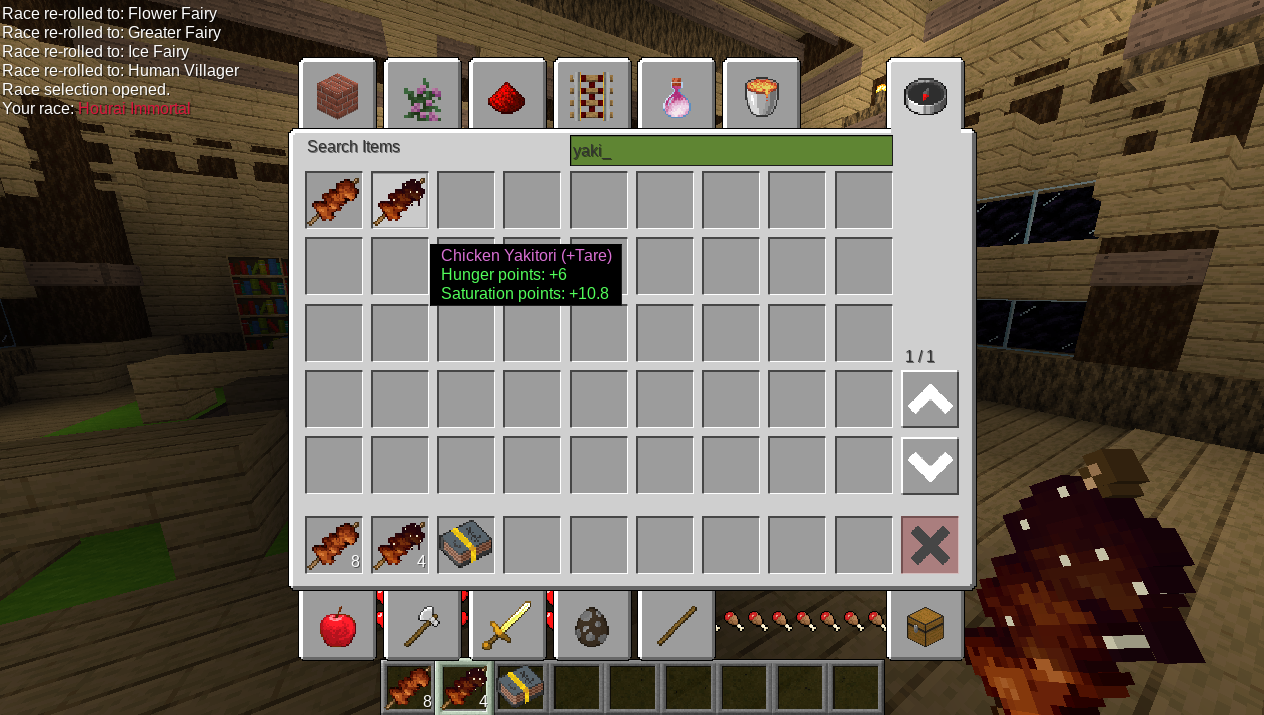
Task: Open the golden sword combat tab
Action: (x=508, y=627)
